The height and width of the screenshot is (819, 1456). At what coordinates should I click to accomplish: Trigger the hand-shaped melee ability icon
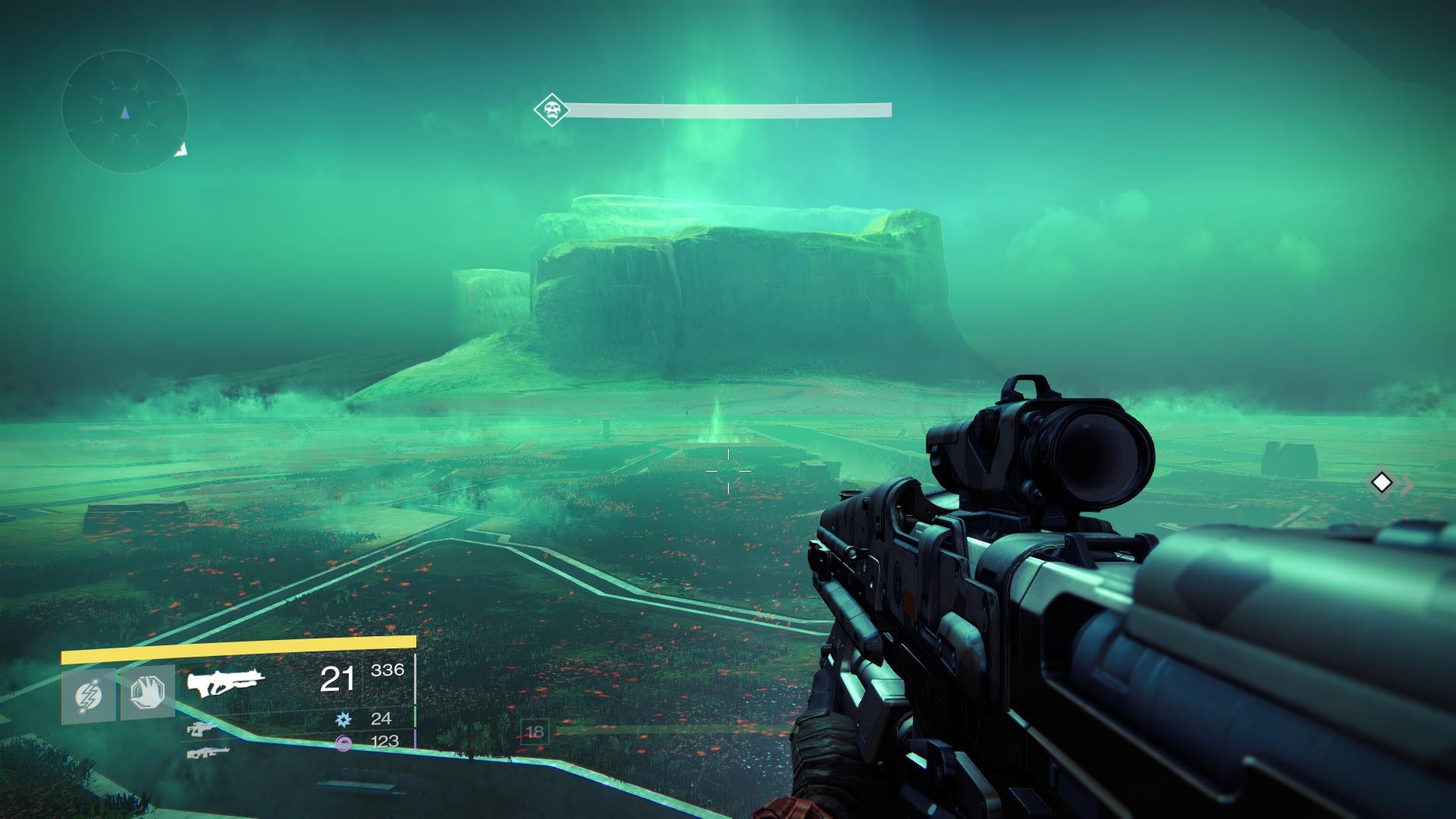click(x=147, y=693)
